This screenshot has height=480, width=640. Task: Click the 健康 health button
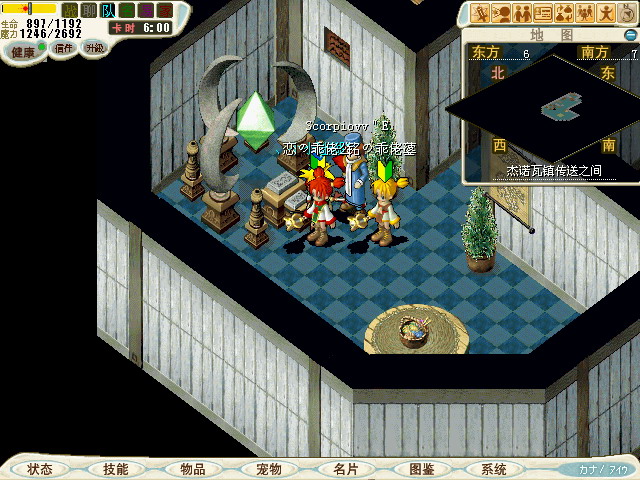coord(23,50)
